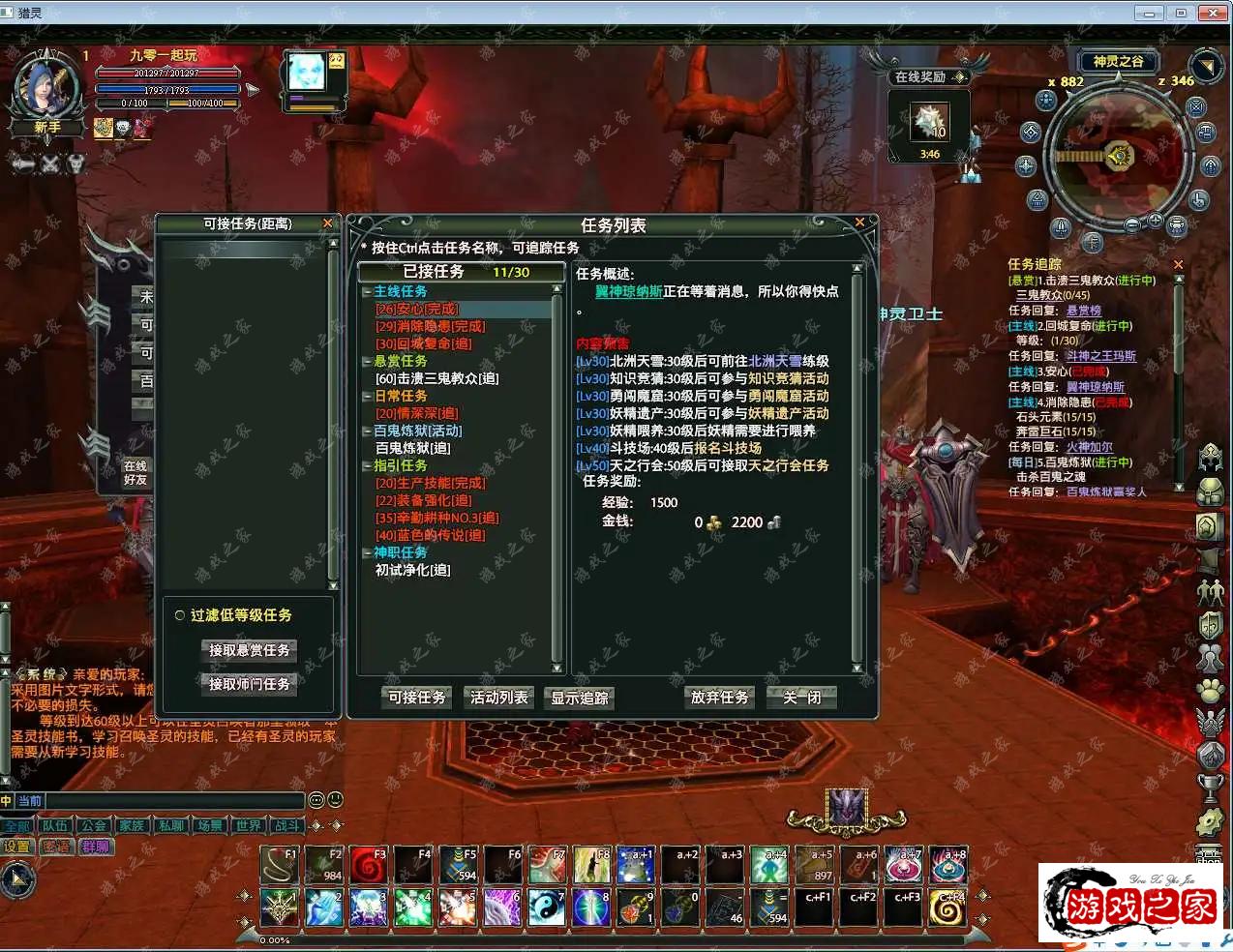This screenshot has height=952, width=1233.
Task: Select quest [29]消除隐患 in the list
Action: (431, 326)
